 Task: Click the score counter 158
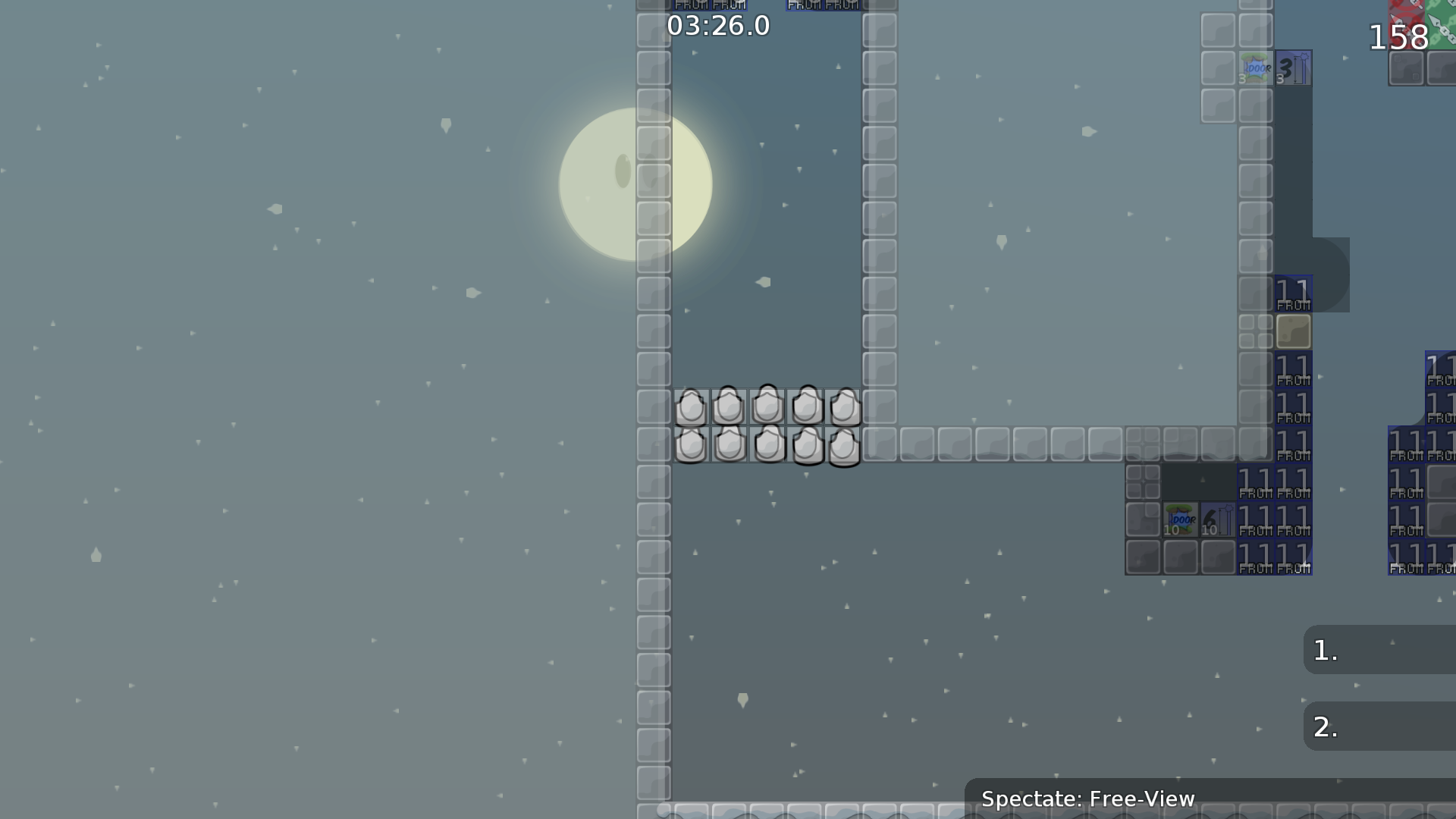click(1398, 38)
